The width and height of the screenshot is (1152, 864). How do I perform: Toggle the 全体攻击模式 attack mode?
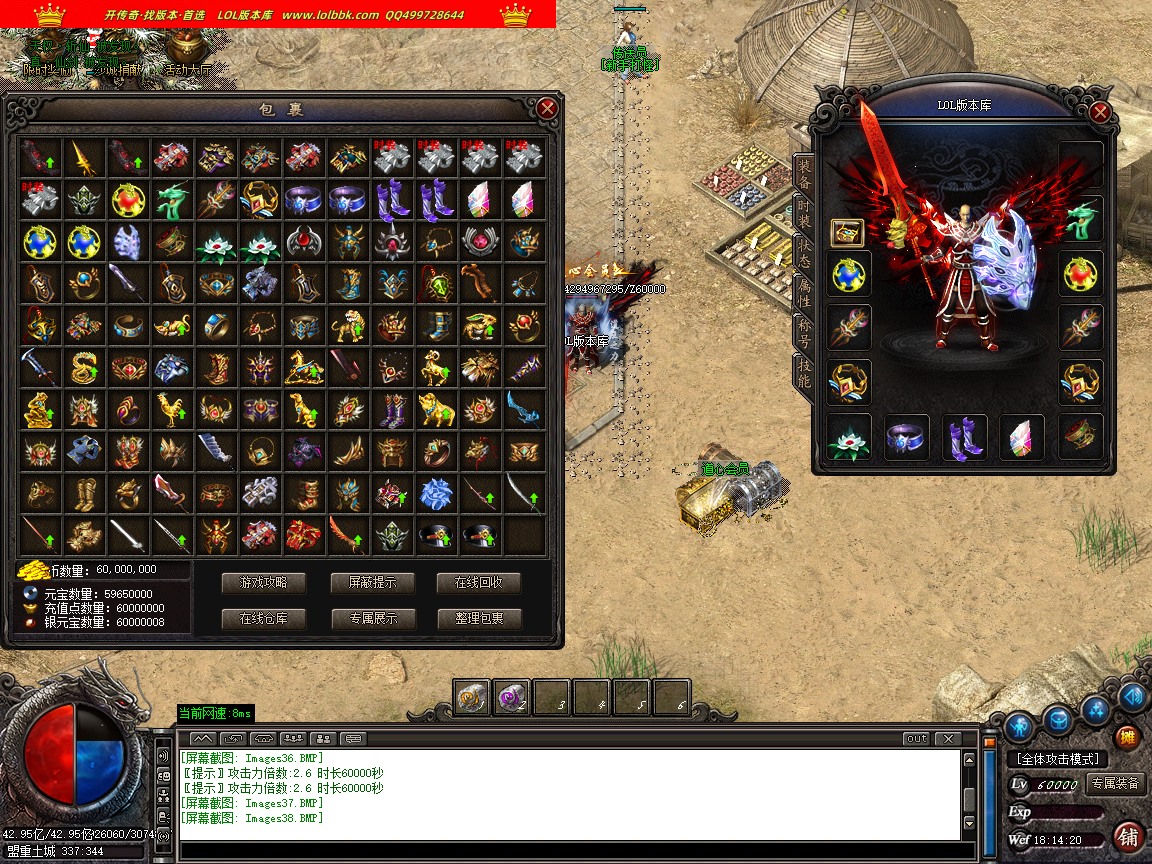coord(1057,759)
